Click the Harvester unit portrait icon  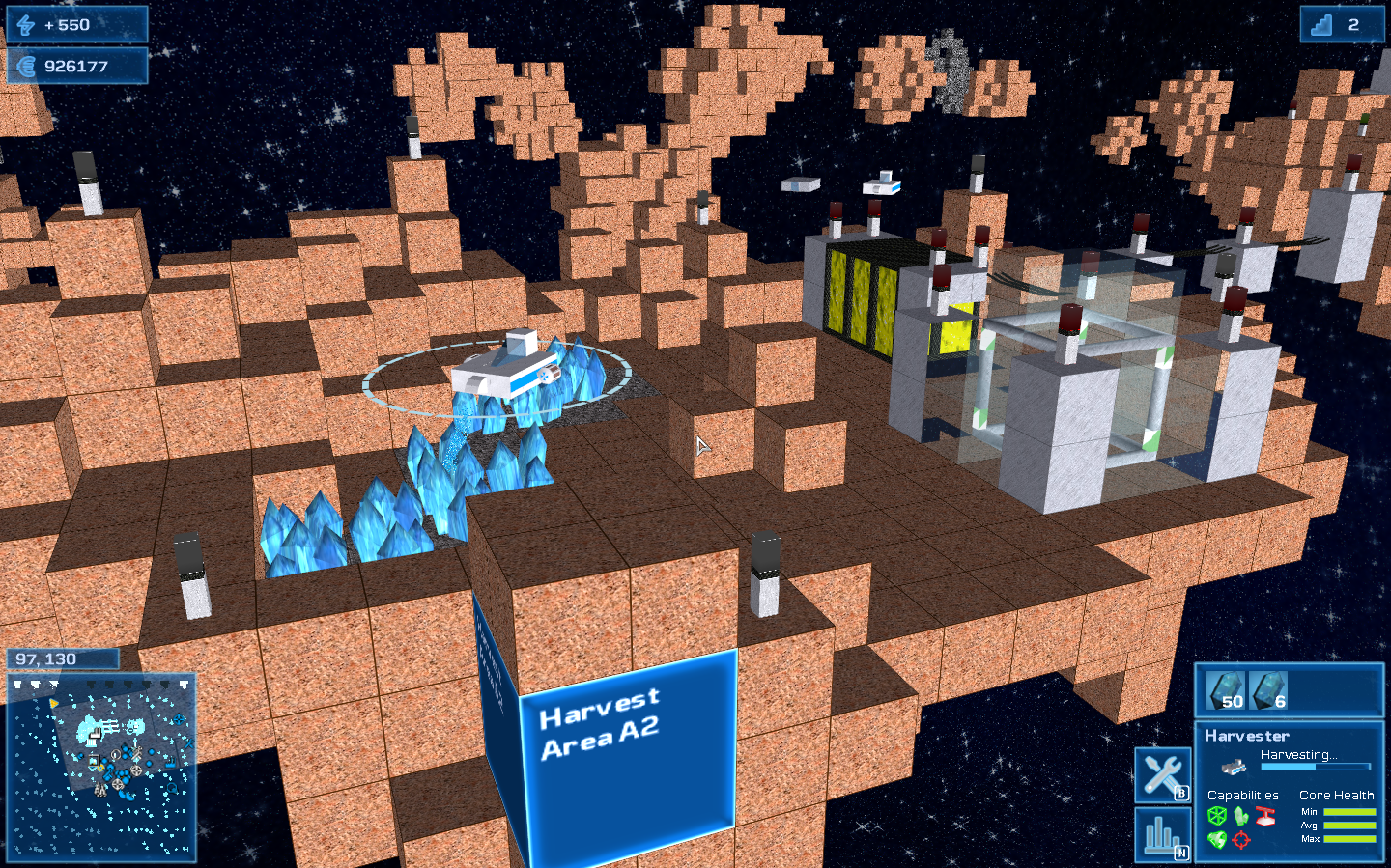click(1235, 768)
